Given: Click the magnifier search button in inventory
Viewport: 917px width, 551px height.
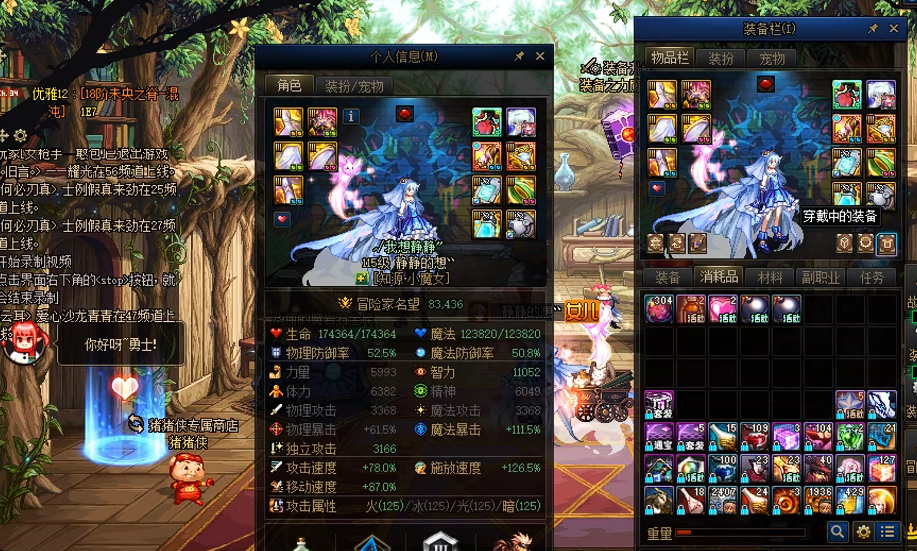Looking at the screenshot, I should point(837,532).
